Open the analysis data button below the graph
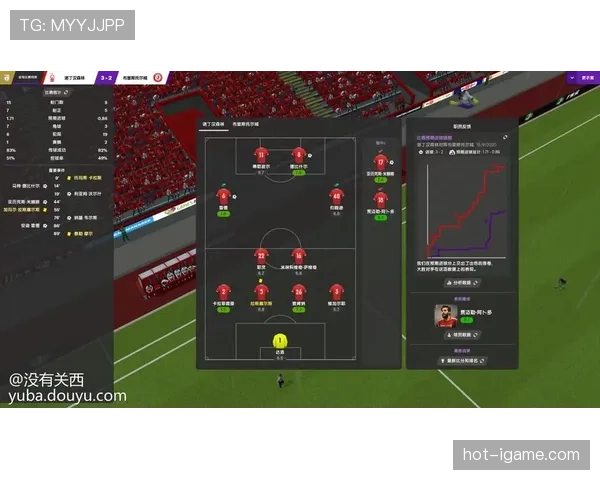 [x=461, y=283]
